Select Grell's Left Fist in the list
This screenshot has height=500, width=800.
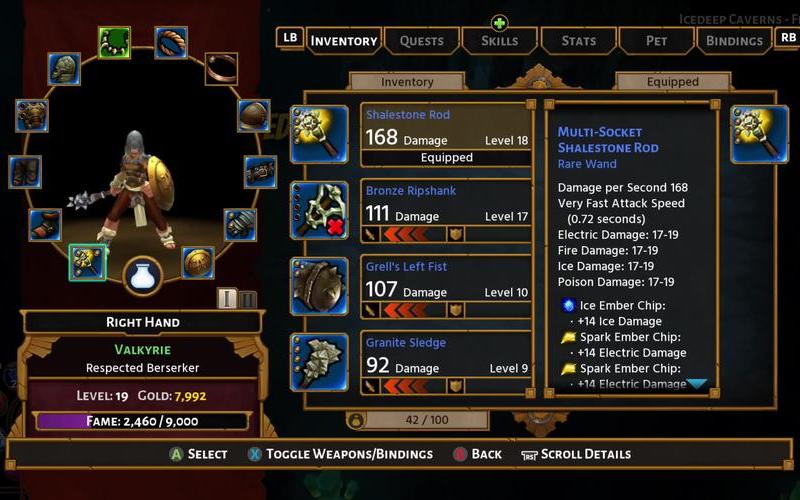[x=446, y=286]
